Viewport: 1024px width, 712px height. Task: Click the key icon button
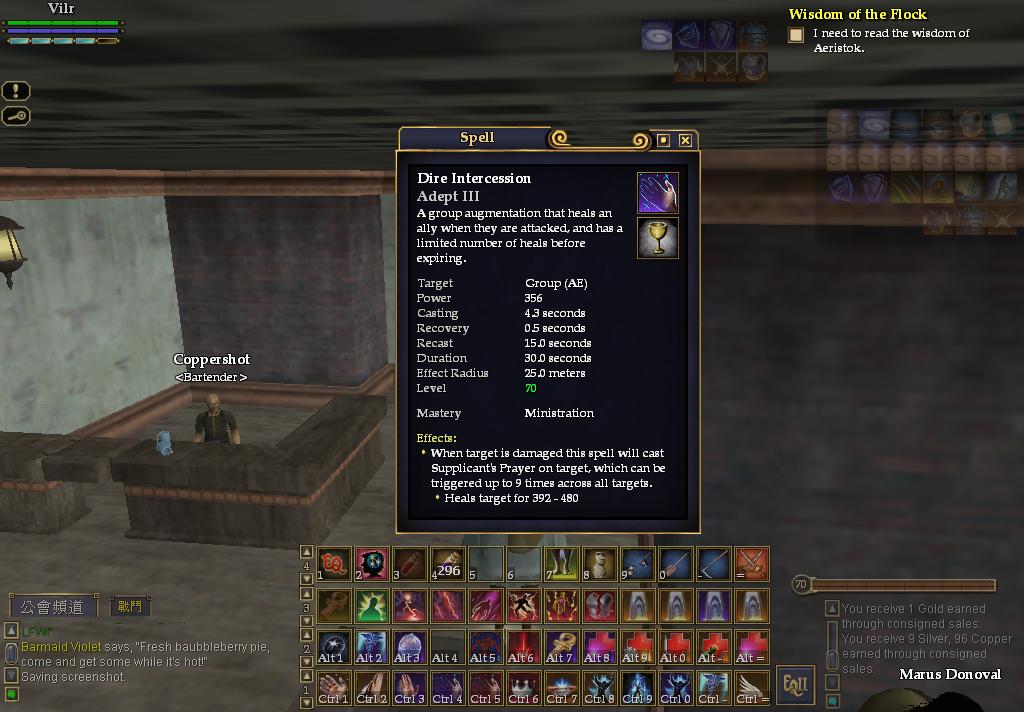(x=16, y=116)
